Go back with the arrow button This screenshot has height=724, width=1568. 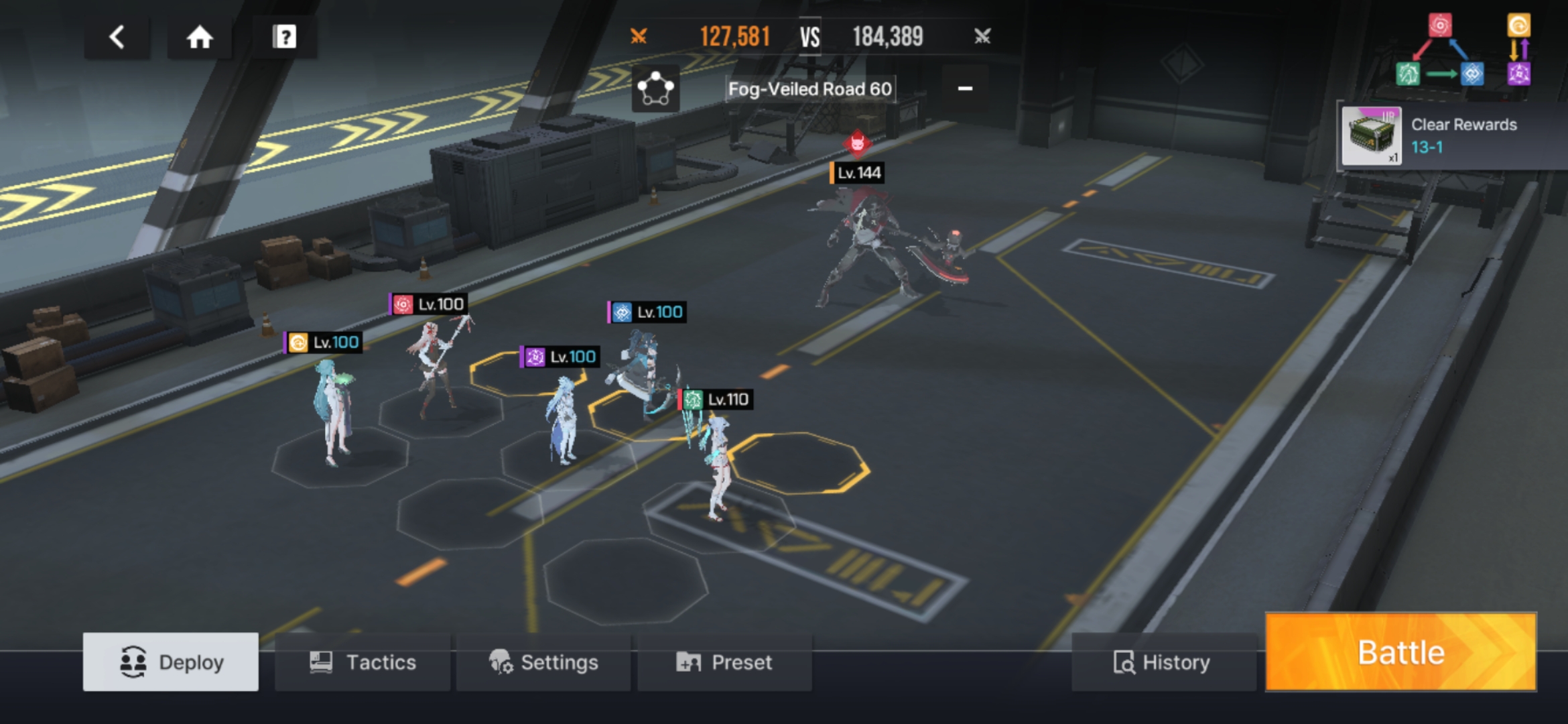coord(117,37)
